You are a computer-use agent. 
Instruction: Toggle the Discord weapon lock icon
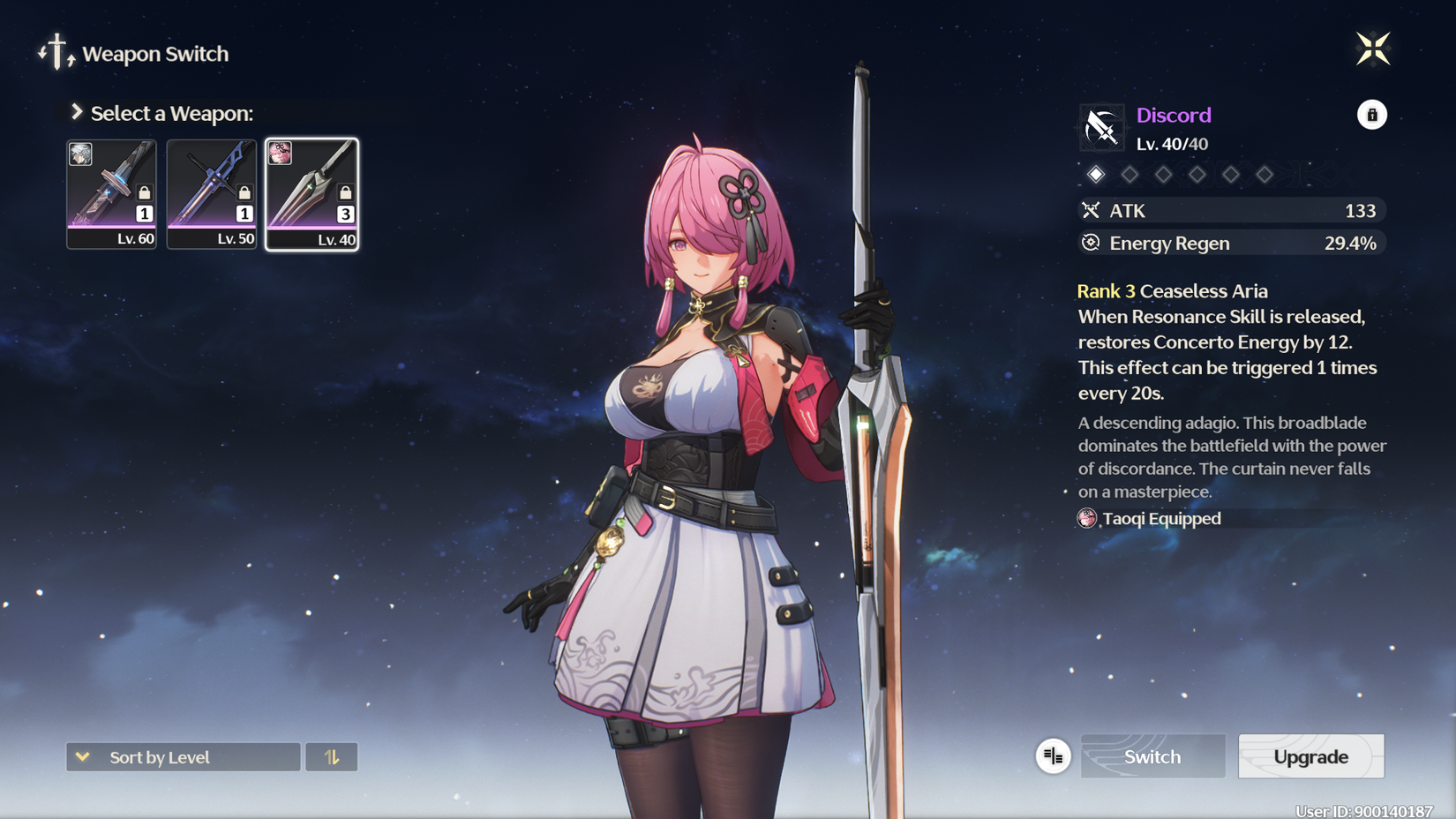tap(1371, 115)
